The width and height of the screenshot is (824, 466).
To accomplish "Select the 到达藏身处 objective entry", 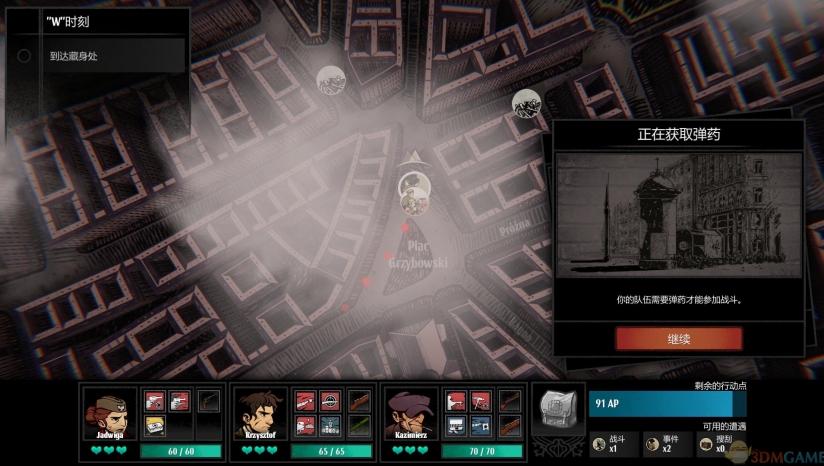I will click(x=97, y=56).
